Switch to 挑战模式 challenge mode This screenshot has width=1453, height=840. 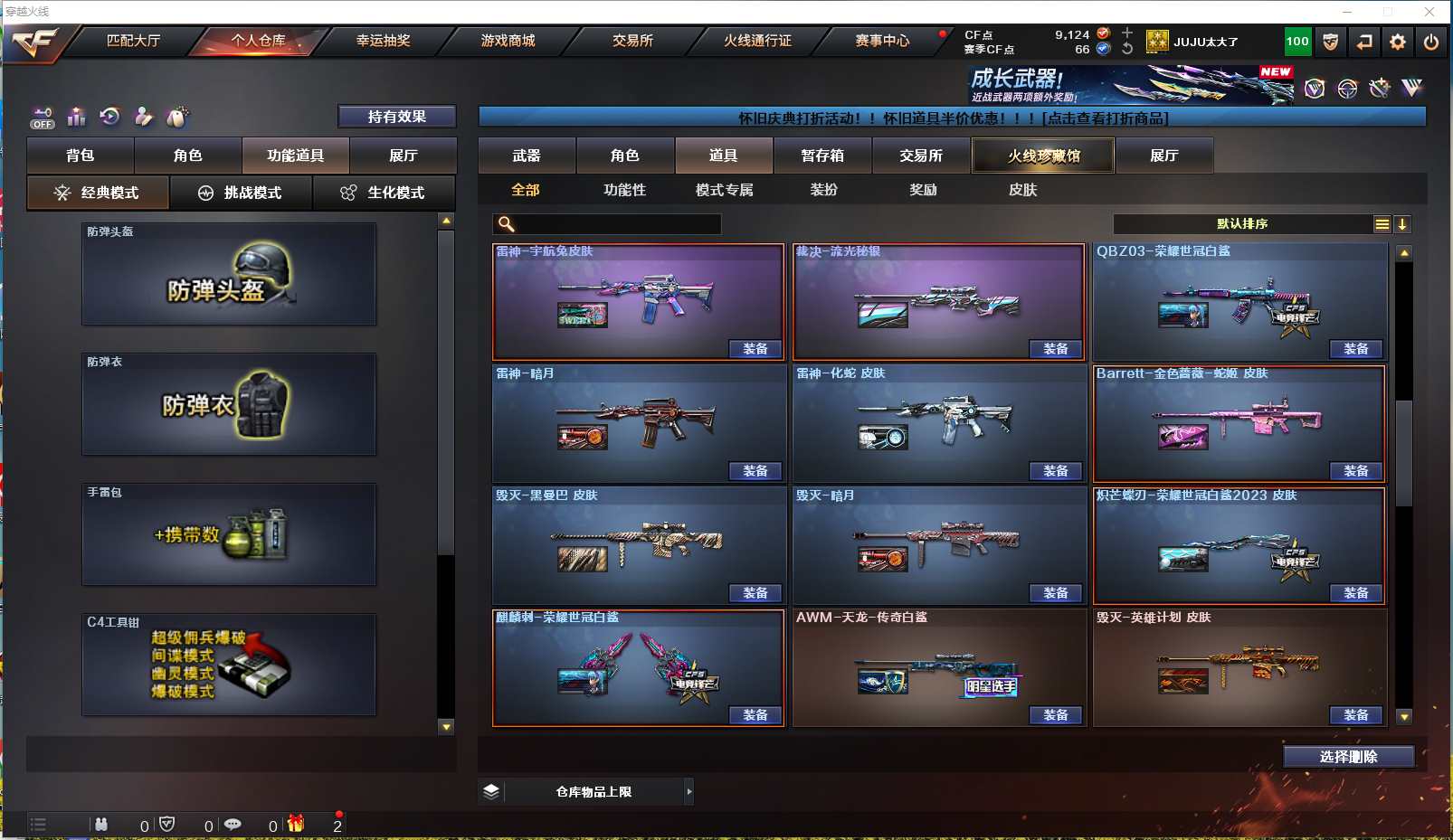click(241, 193)
